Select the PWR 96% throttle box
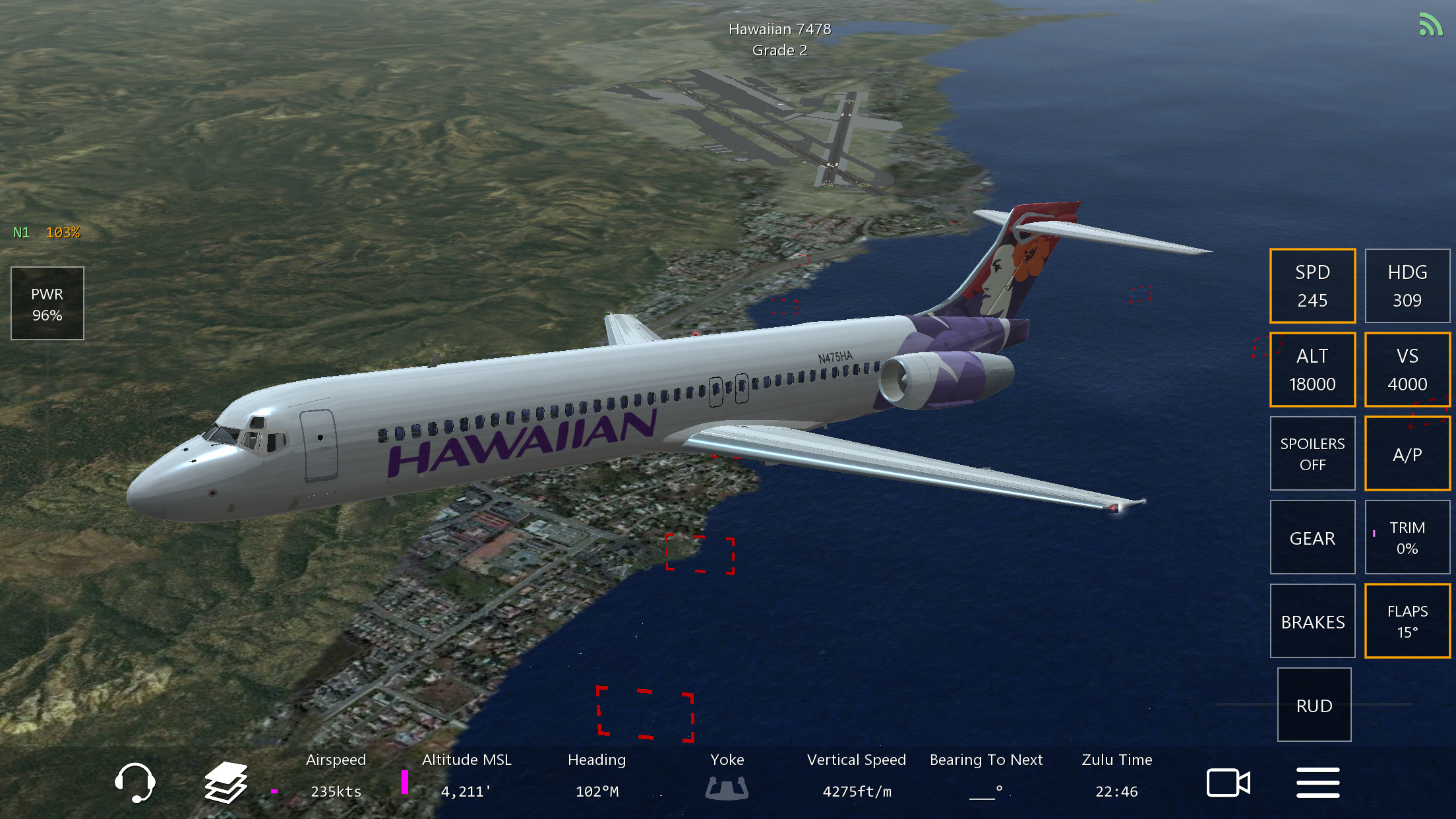This screenshot has width=1456, height=819. tap(47, 304)
